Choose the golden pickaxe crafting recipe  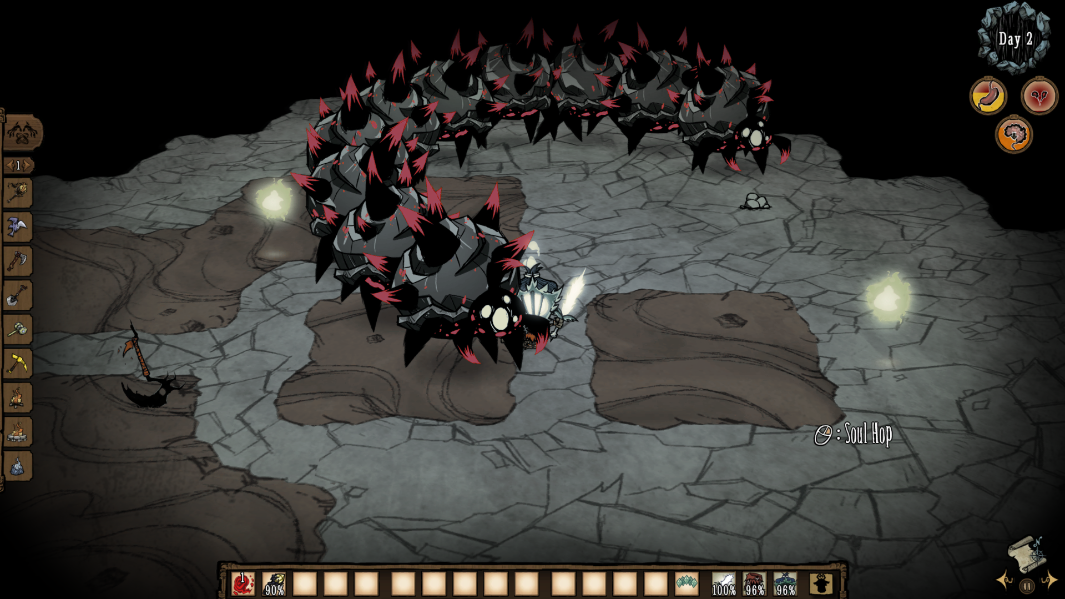(x=18, y=363)
